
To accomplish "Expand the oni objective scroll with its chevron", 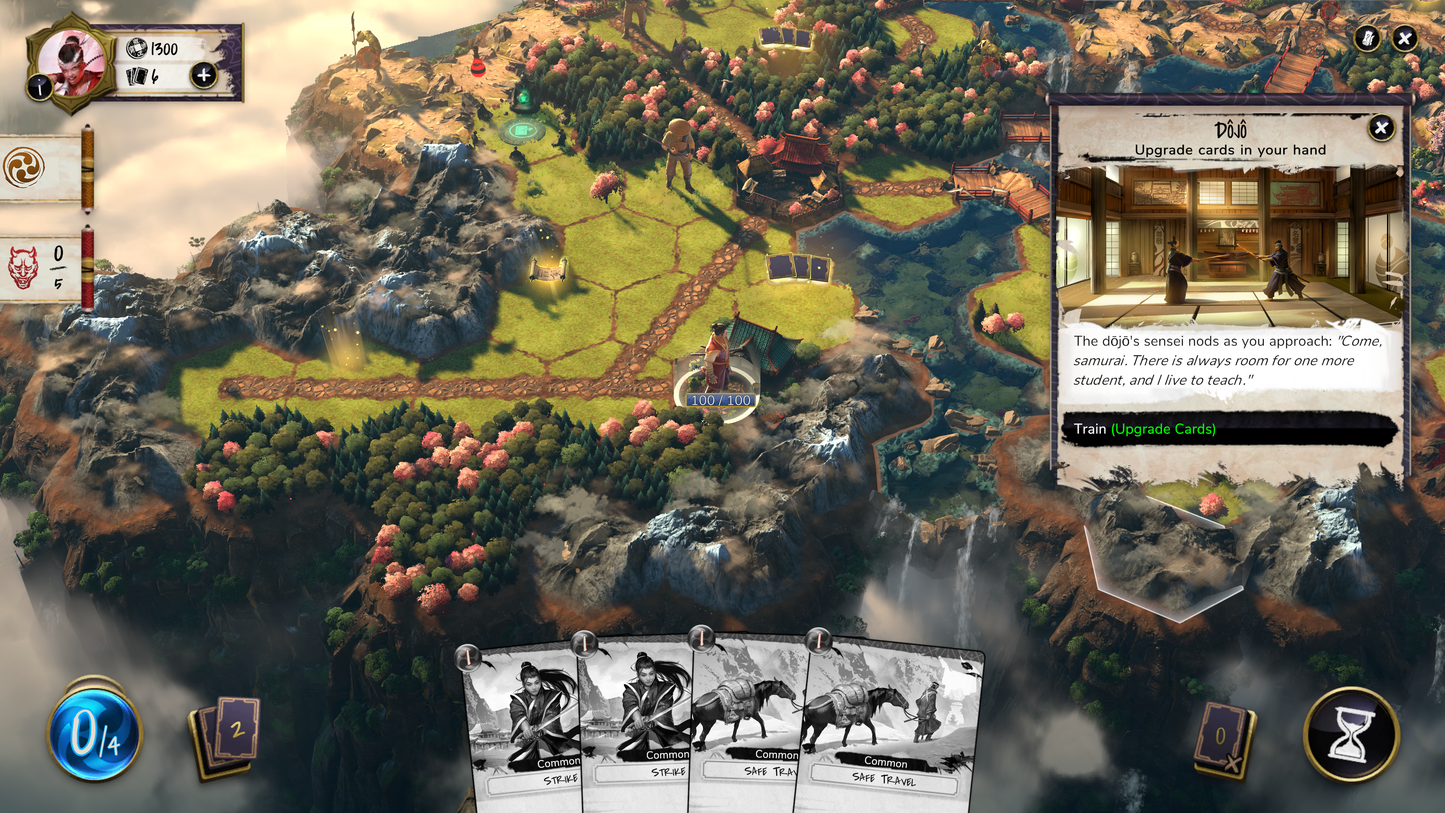I will click(88, 270).
